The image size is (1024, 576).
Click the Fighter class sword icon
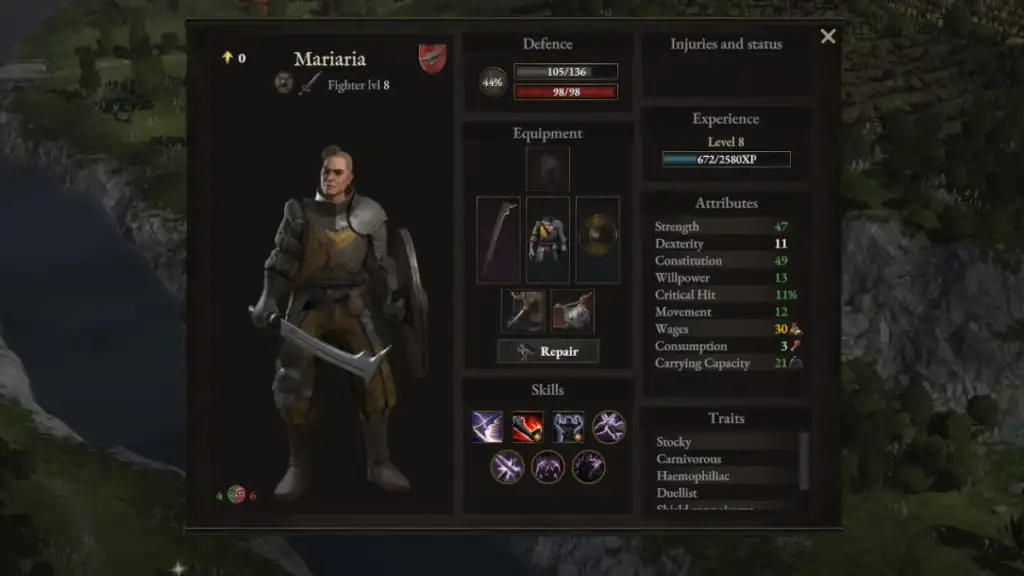click(310, 84)
